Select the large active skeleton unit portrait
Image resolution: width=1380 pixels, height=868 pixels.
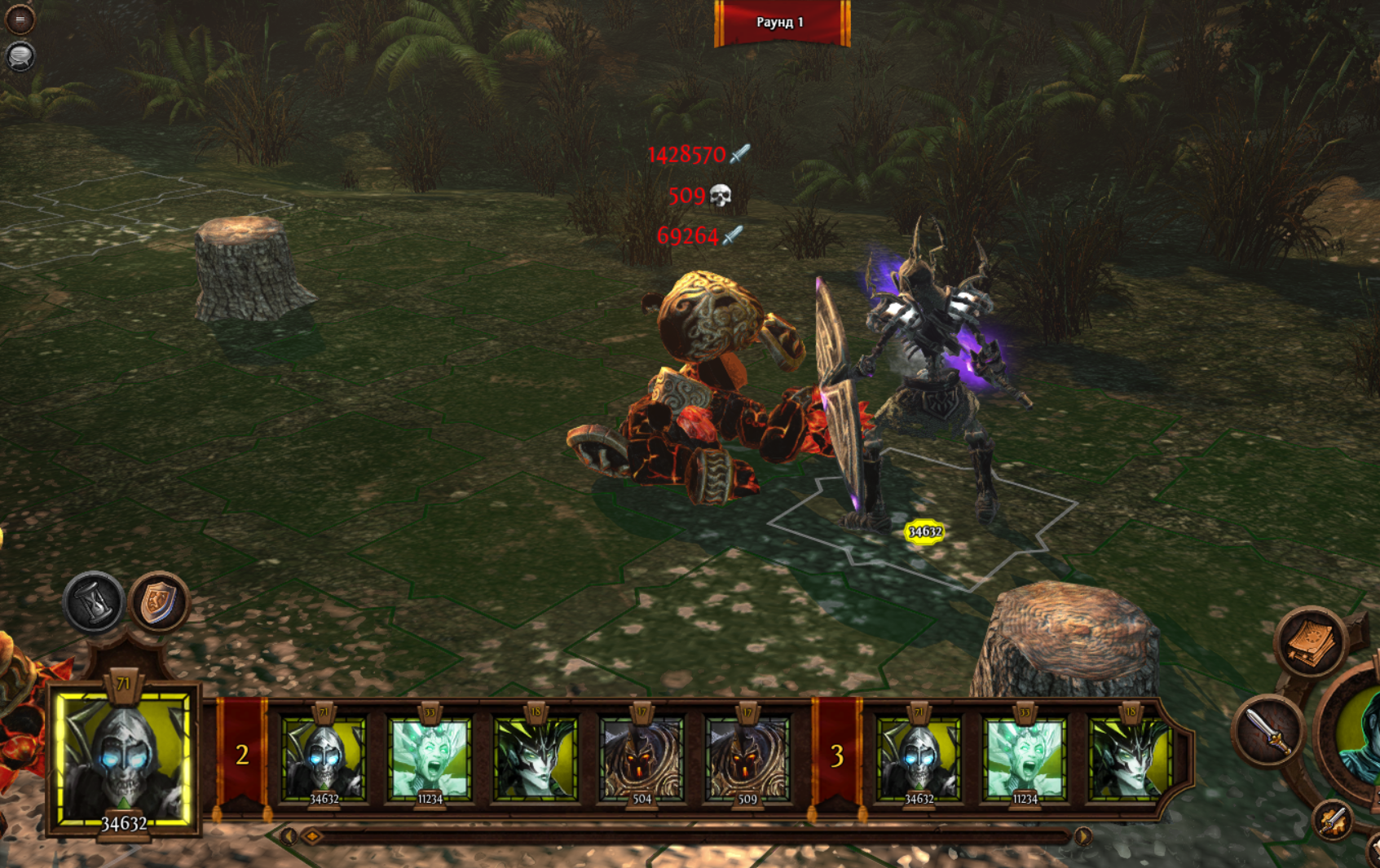point(124,758)
